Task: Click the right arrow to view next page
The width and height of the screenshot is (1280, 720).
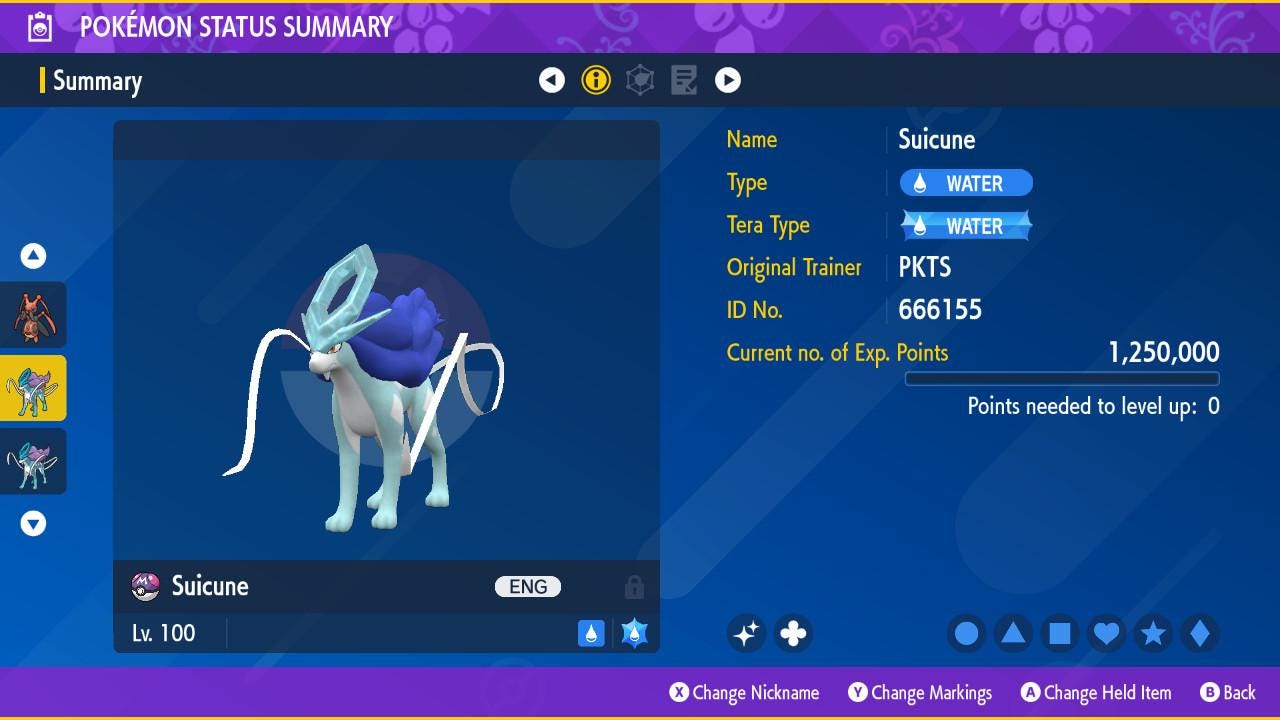Action: (728, 80)
